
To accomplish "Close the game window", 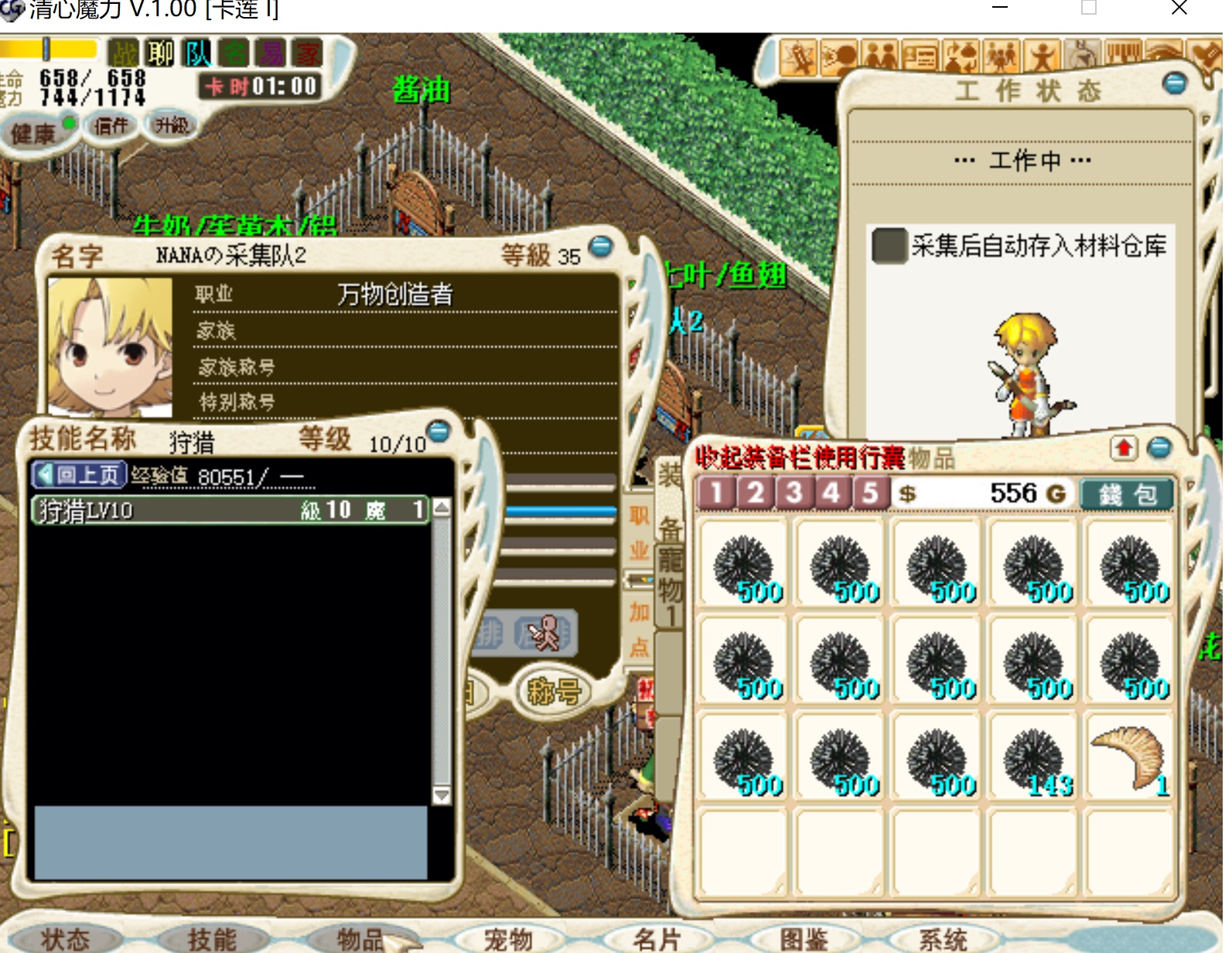I will [x=1179, y=9].
